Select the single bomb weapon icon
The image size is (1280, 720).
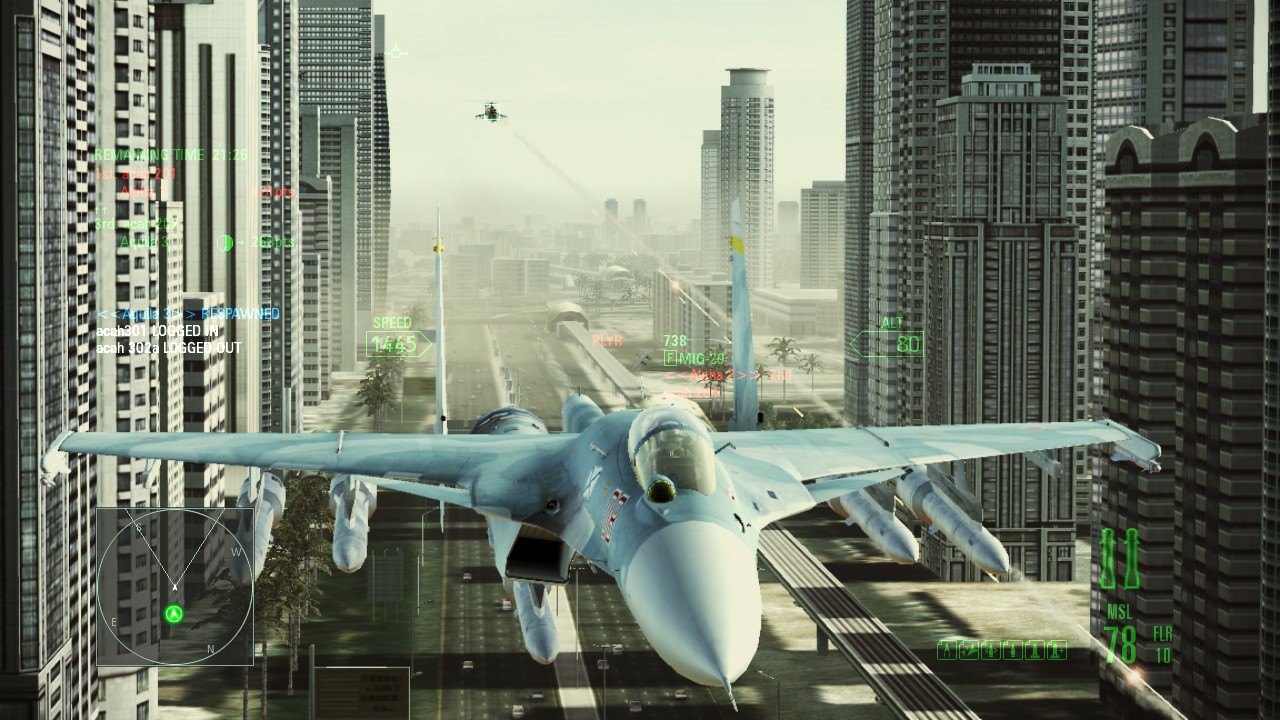[1013, 650]
